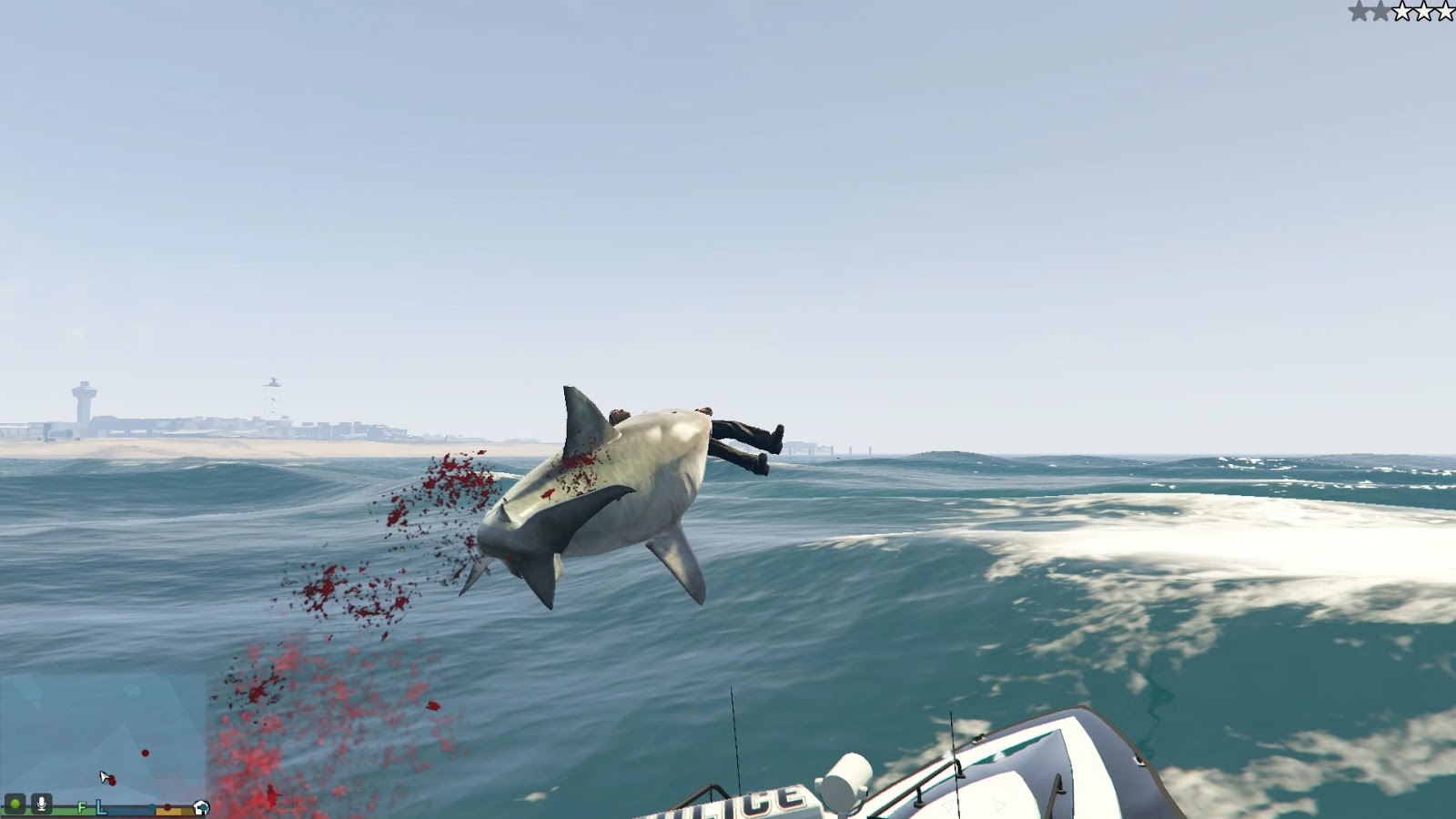1456x819 pixels.
Task: Click the blue L letter on the minimap
Action: click(x=100, y=807)
